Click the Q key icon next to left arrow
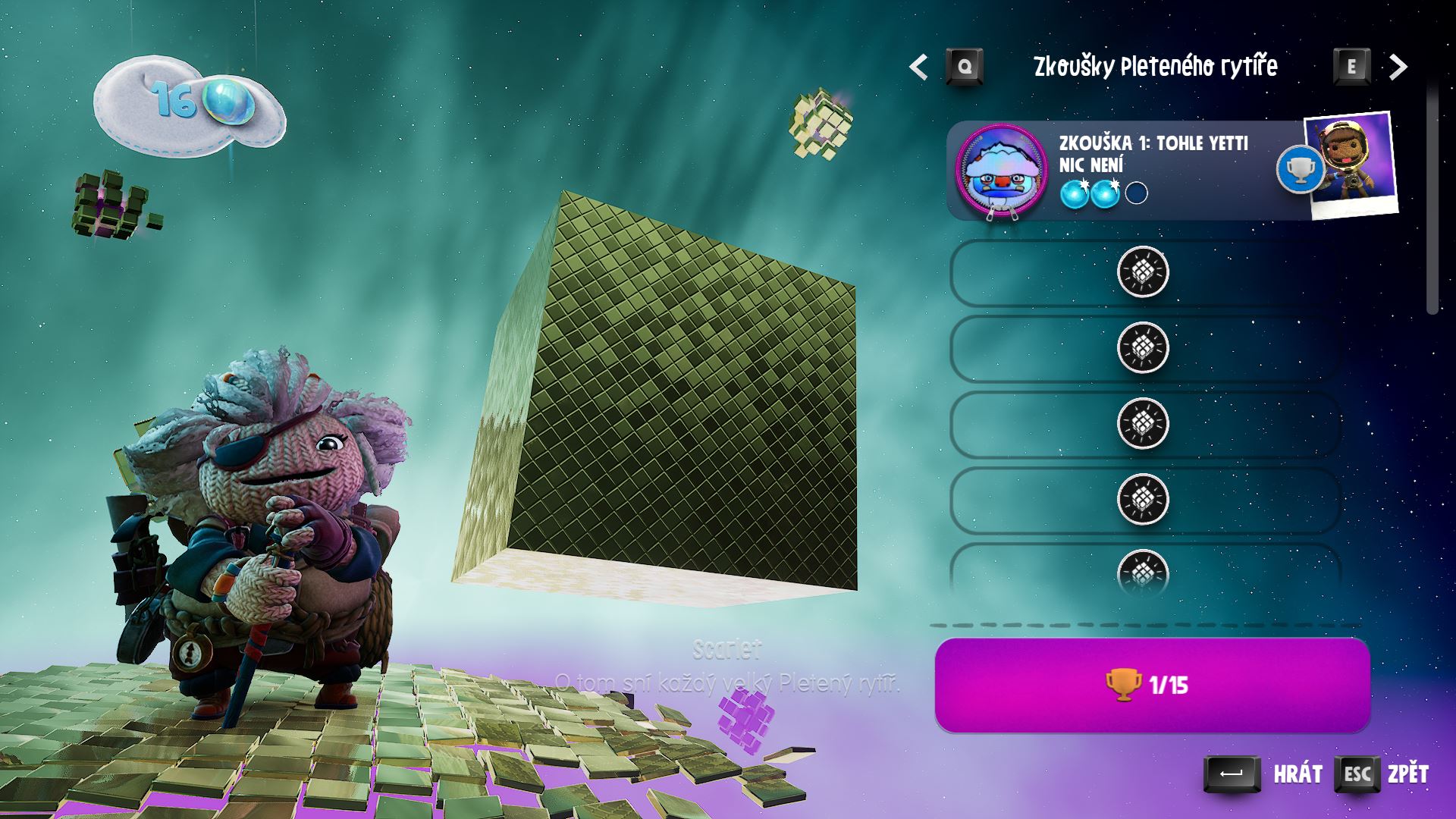The width and height of the screenshot is (1456, 819). 965,66
